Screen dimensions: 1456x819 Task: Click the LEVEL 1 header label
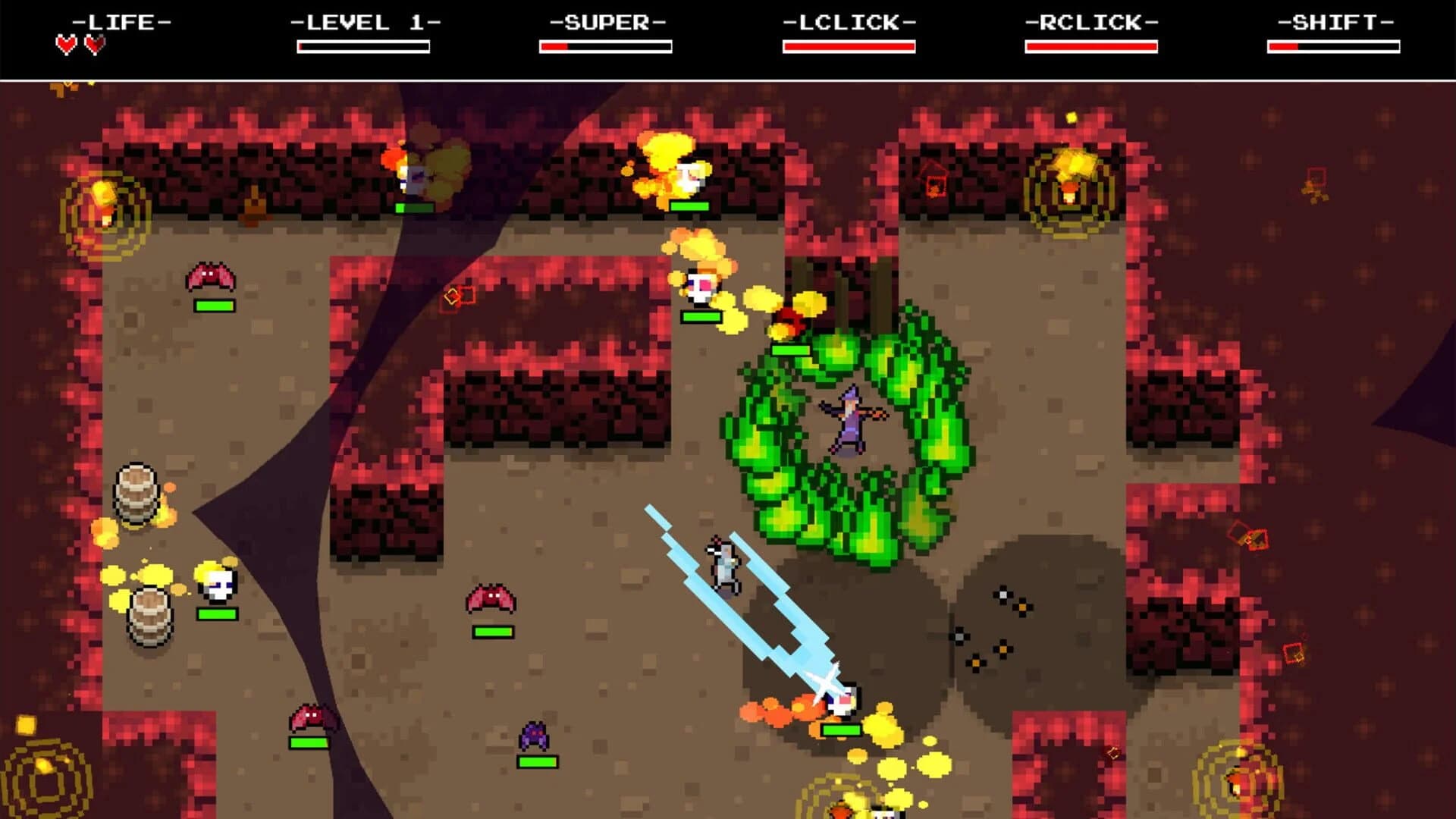(x=364, y=21)
